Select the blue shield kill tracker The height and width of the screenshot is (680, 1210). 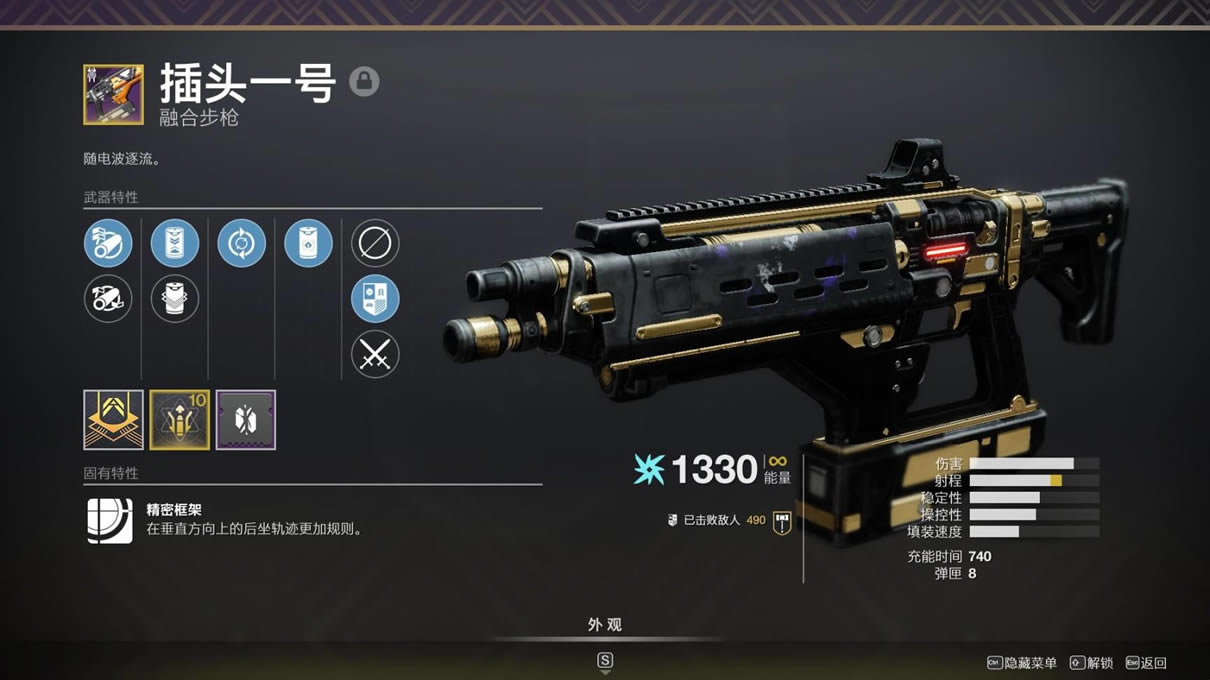(375, 299)
